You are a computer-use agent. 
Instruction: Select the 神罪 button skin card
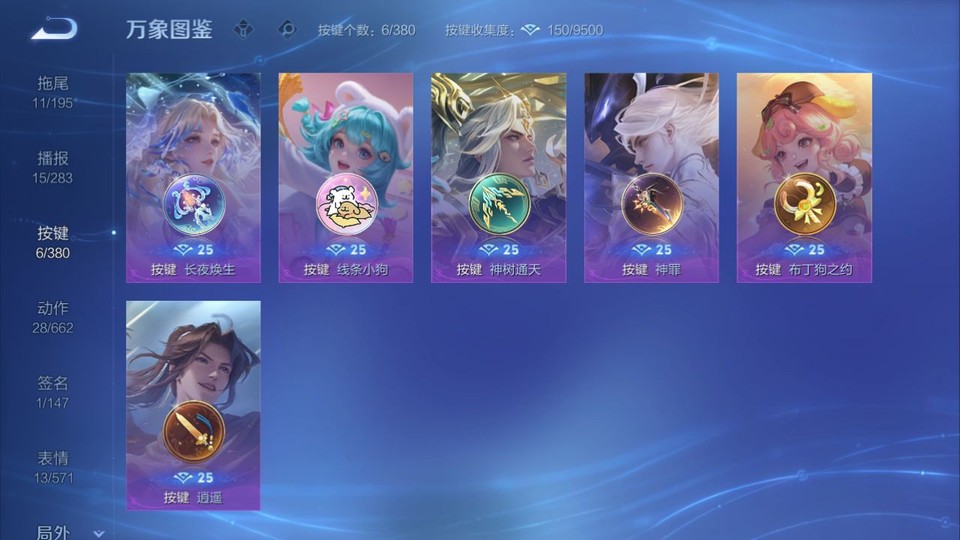(652, 177)
